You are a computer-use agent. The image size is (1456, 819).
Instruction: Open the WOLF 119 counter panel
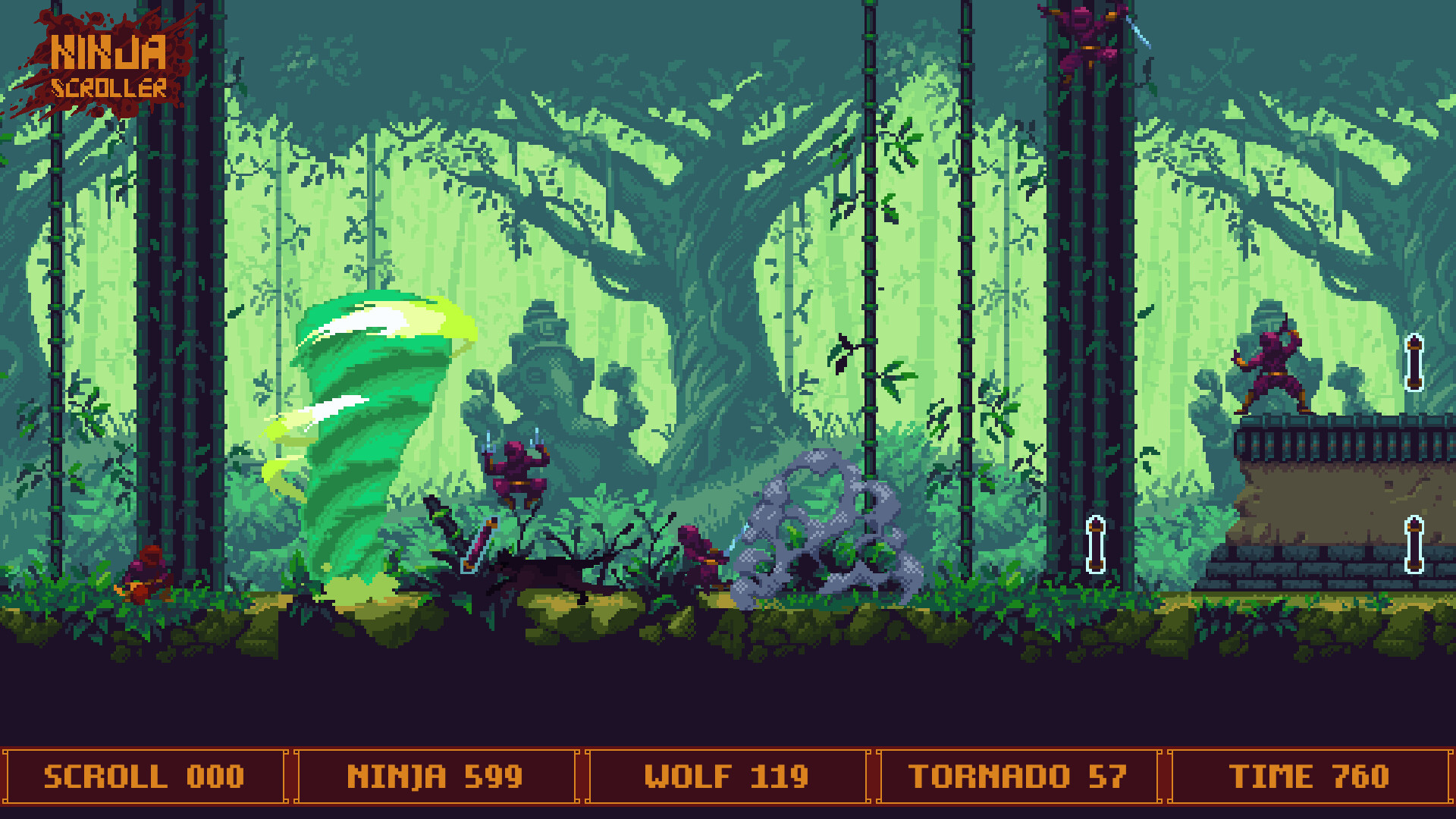[726, 777]
